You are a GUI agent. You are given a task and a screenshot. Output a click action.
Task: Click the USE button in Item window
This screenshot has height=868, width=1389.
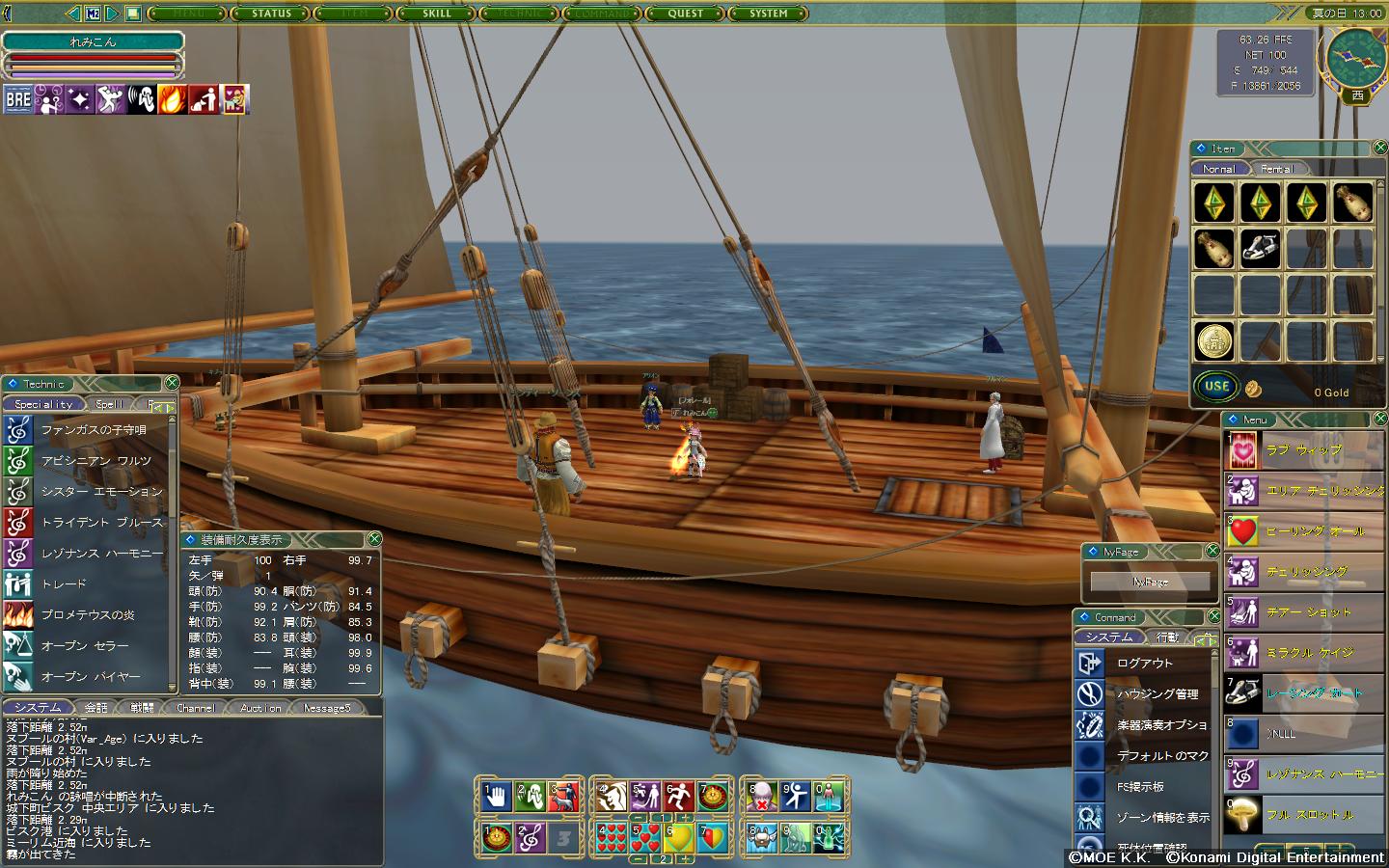[x=1217, y=387]
